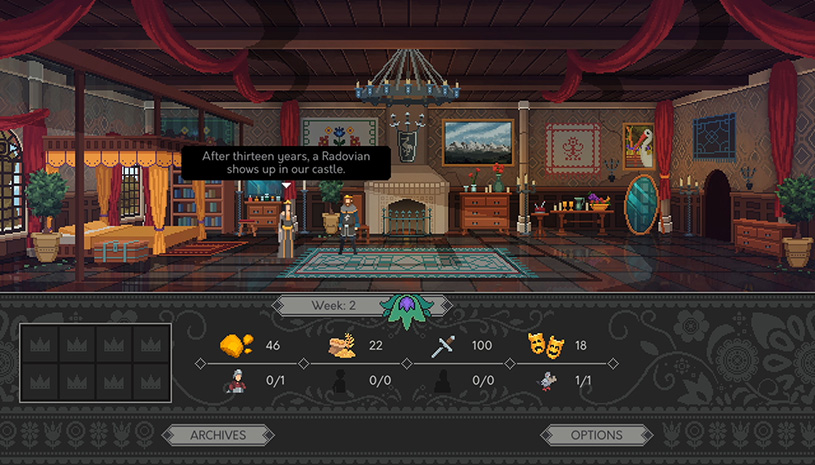Click the sword army strength icon
This screenshot has width=815, height=465.
pyautogui.click(x=443, y=347)
